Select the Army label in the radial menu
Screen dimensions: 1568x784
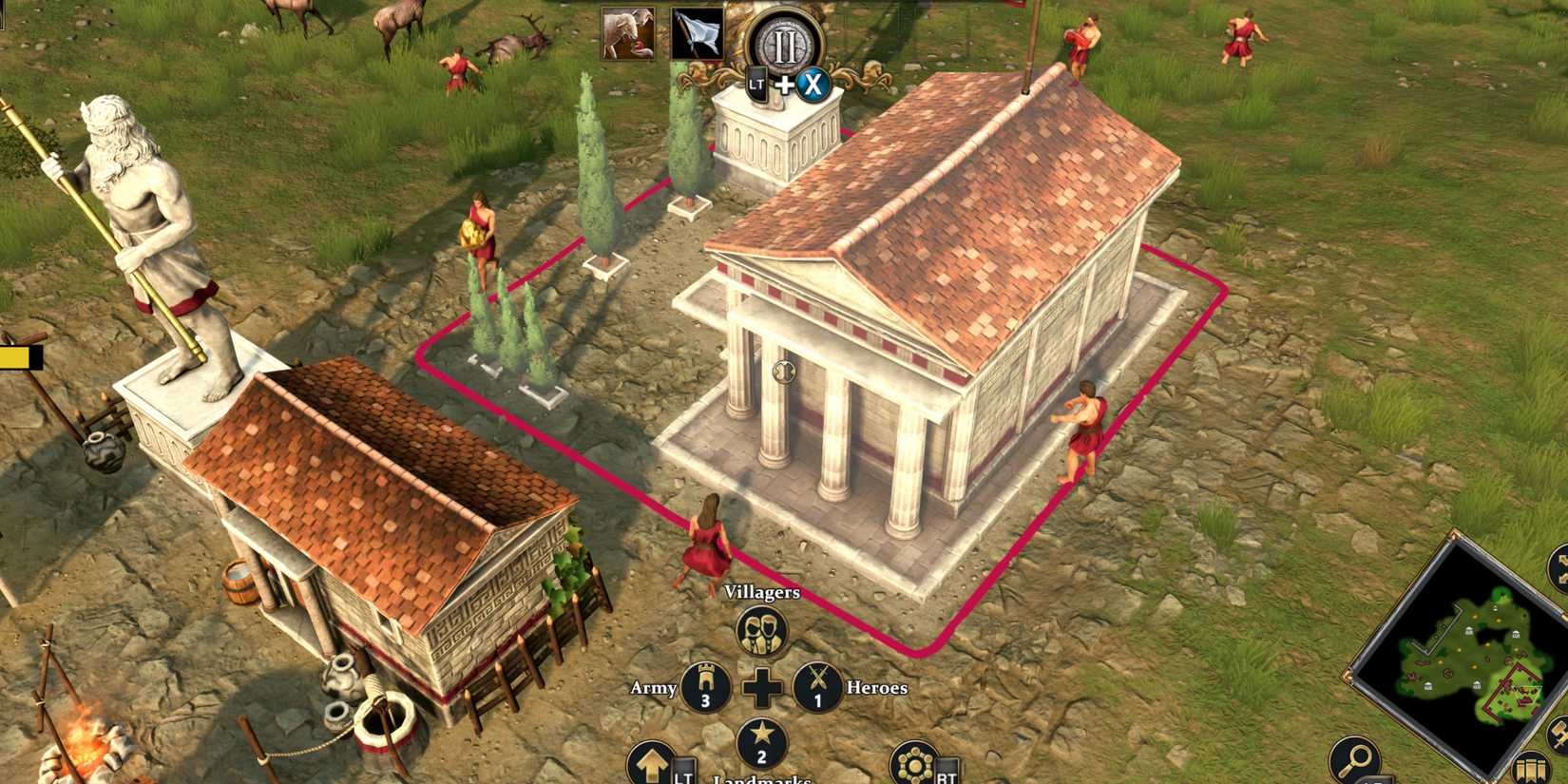coord(653,686)
